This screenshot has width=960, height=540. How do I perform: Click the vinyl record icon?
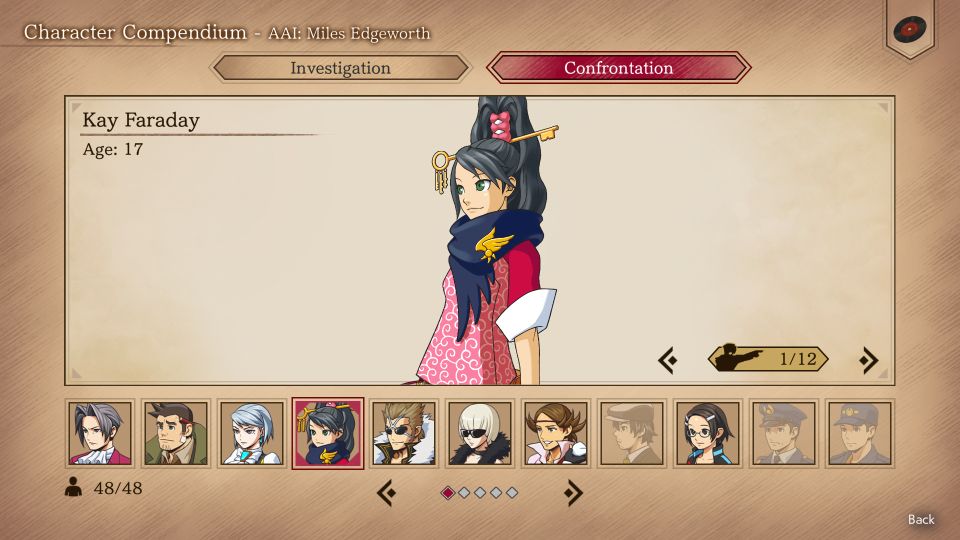tap(909, 29)
